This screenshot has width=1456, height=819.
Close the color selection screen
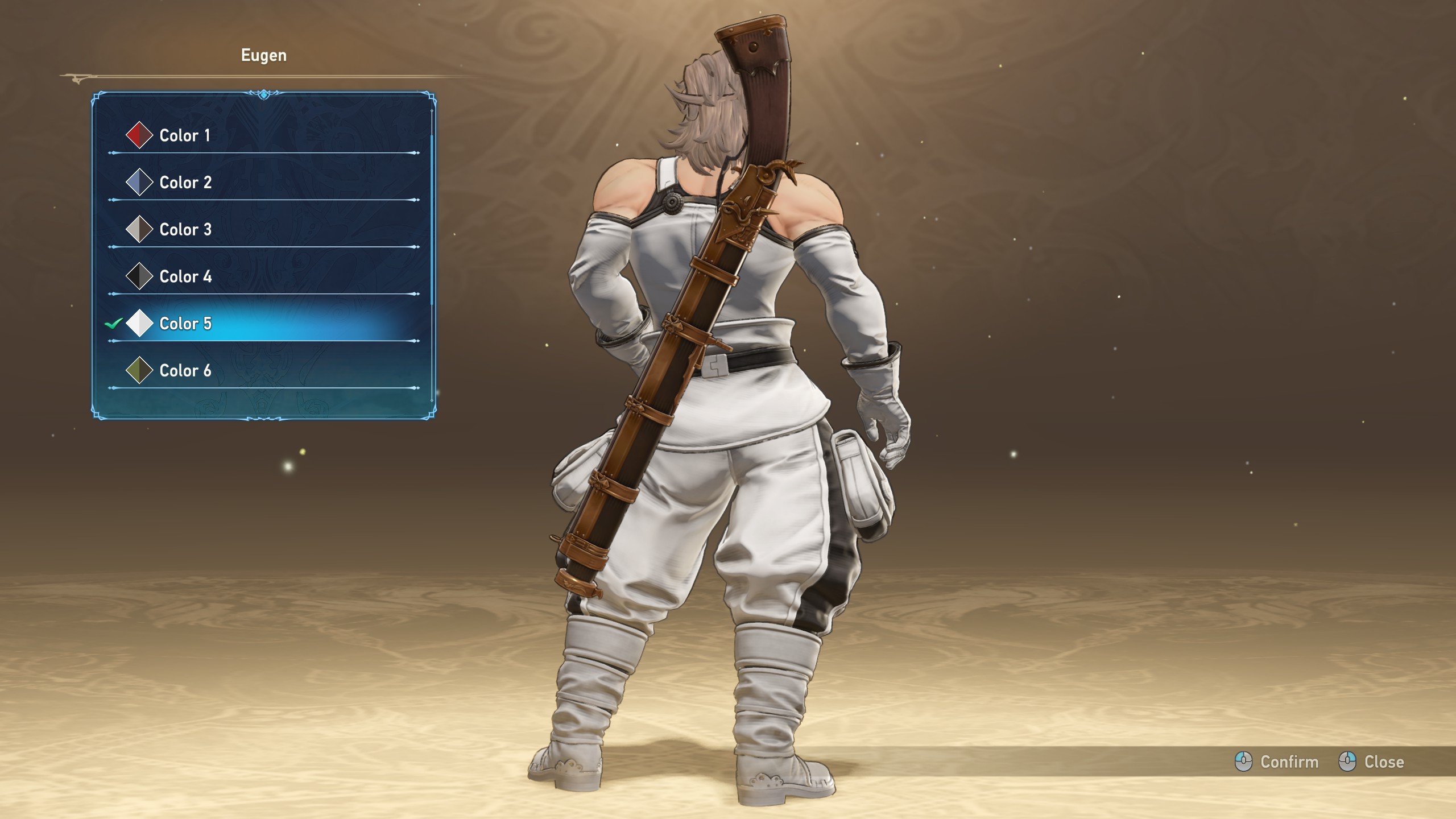pos(1372,762)
